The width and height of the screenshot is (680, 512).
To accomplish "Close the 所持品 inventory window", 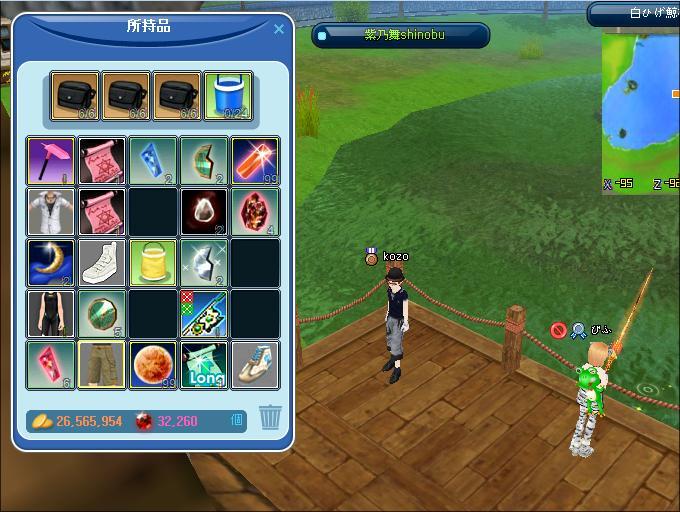I will [x=279, y=30].
